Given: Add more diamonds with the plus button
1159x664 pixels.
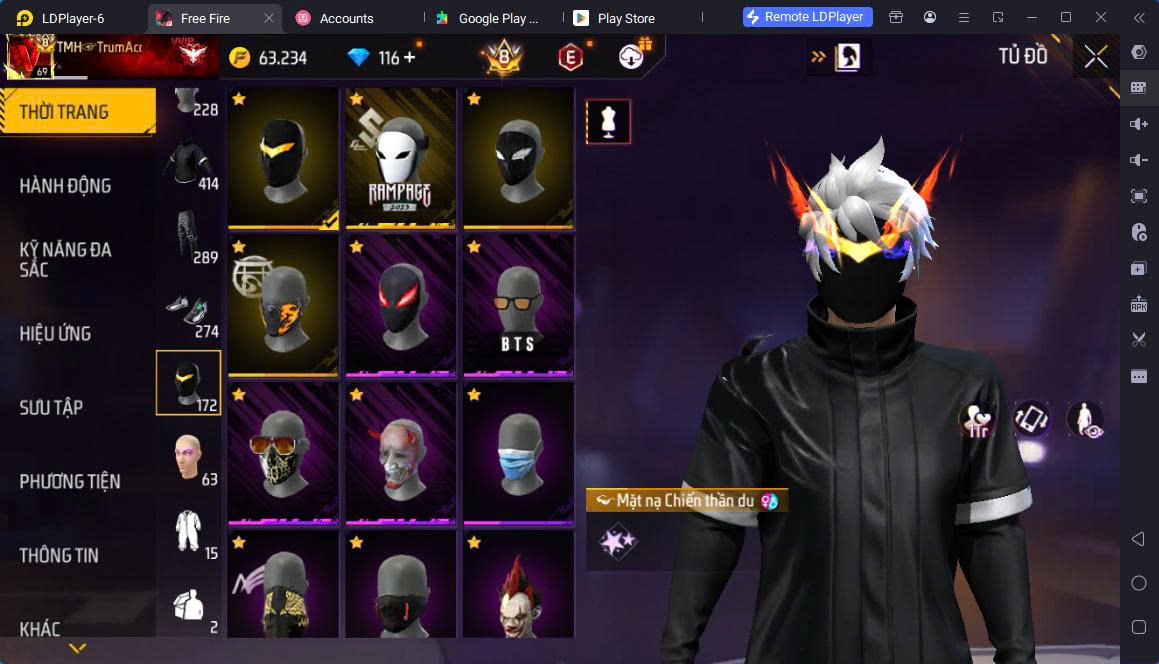Looking at the screenshot, I should (409, 58).
